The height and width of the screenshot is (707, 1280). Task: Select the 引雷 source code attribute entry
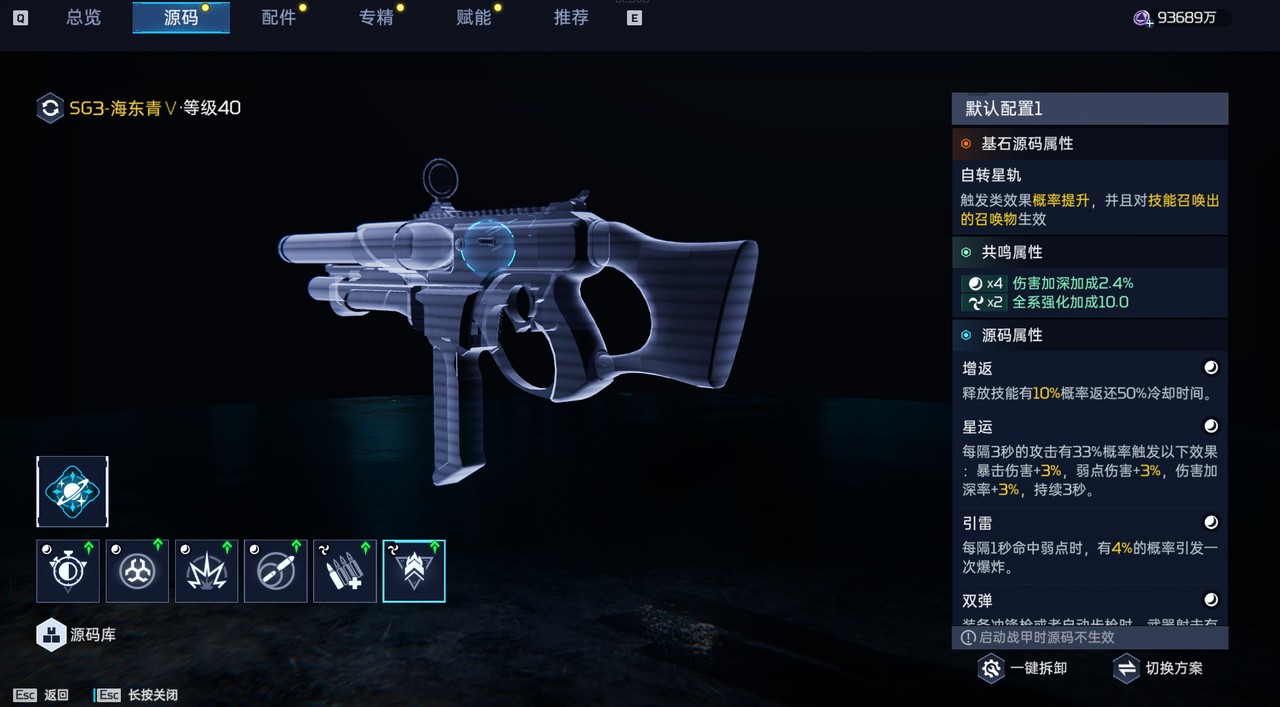(1089, 545)
